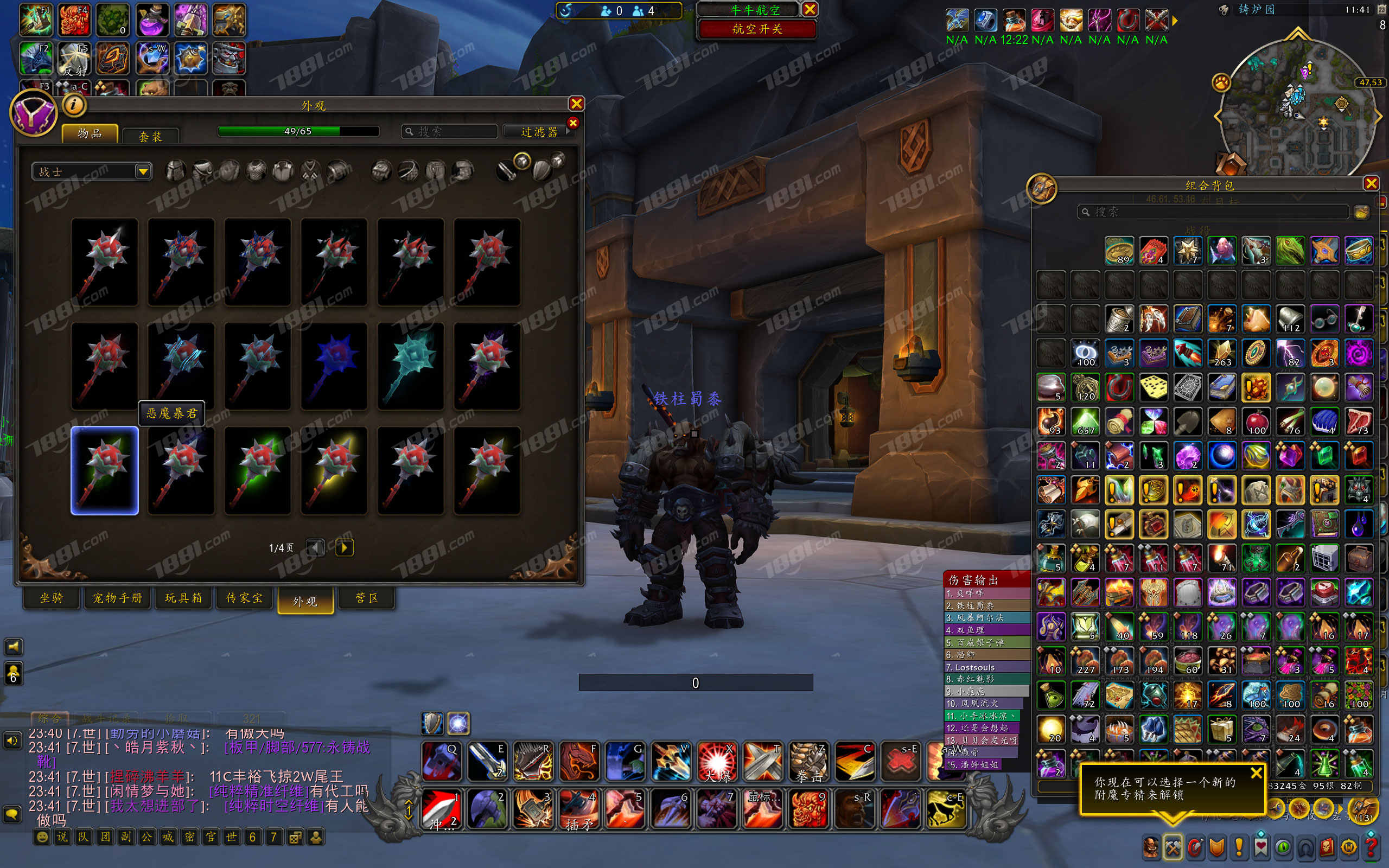Choose the dark blue mace appearance
The height and width of the screenshot is (868, 1389).
334,366
